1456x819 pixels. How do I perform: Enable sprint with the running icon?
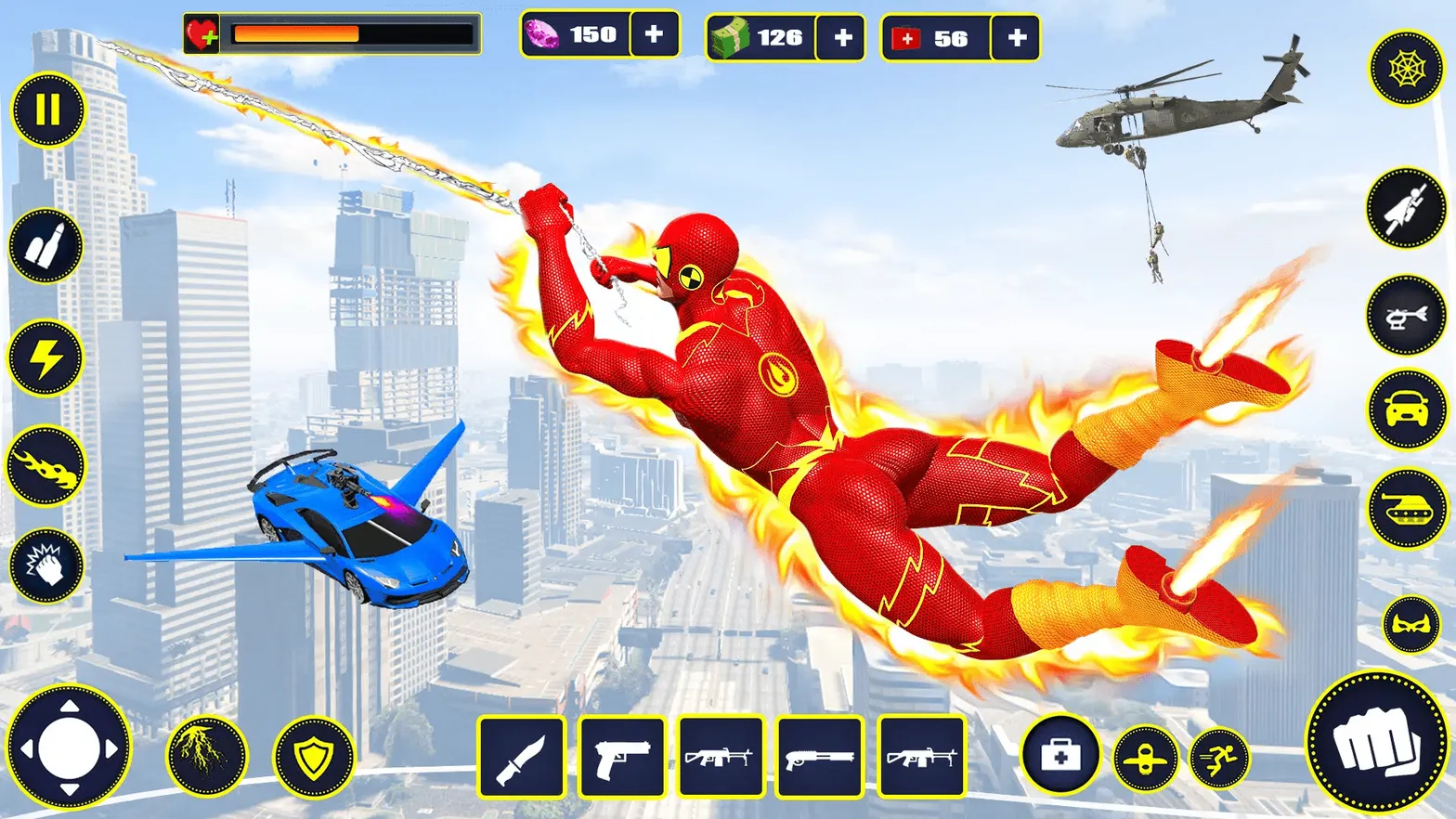tap(1221, 759)
